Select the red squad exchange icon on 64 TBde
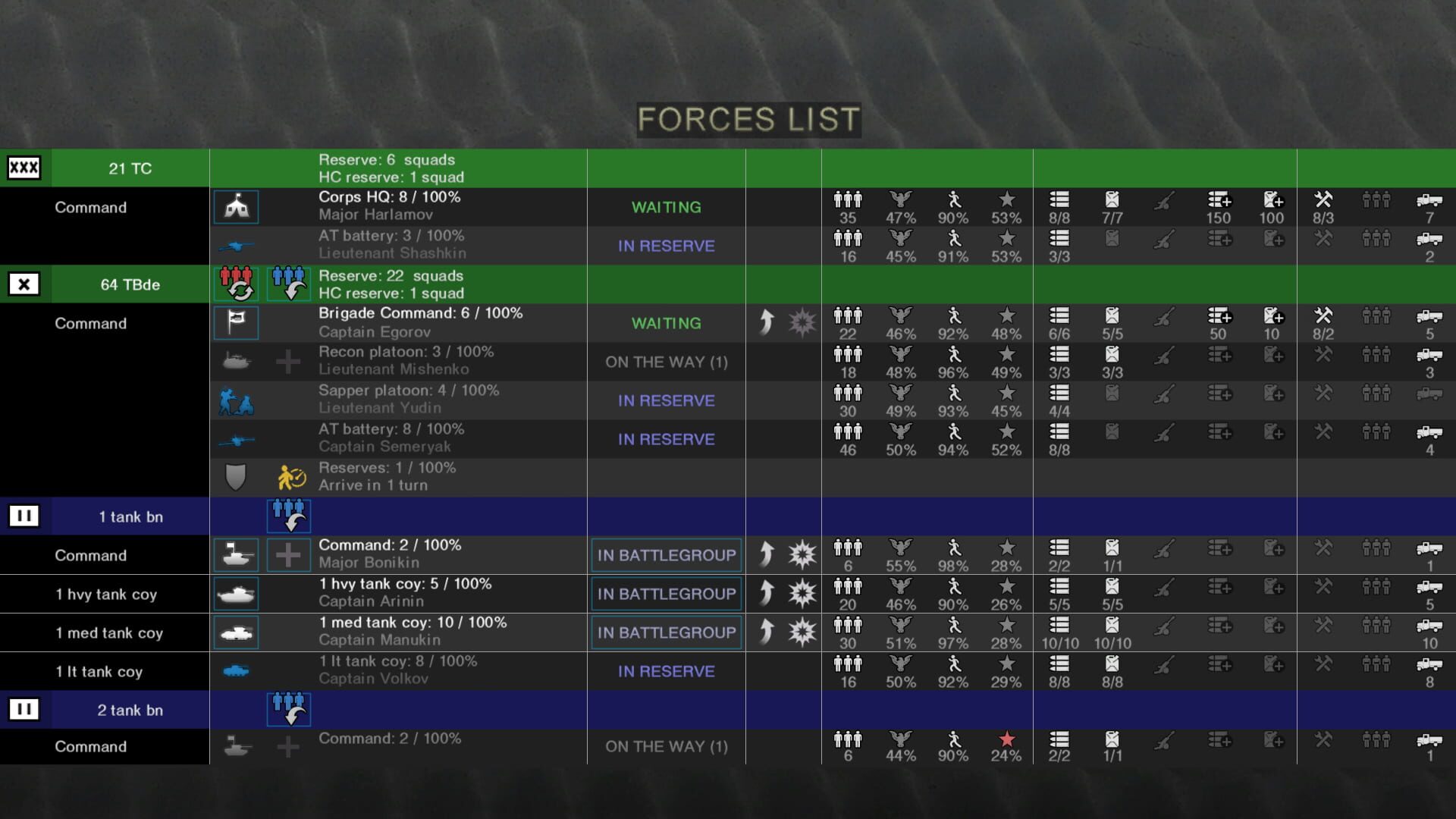Viewport: 1456px width, 819px height. pos(237,284)
